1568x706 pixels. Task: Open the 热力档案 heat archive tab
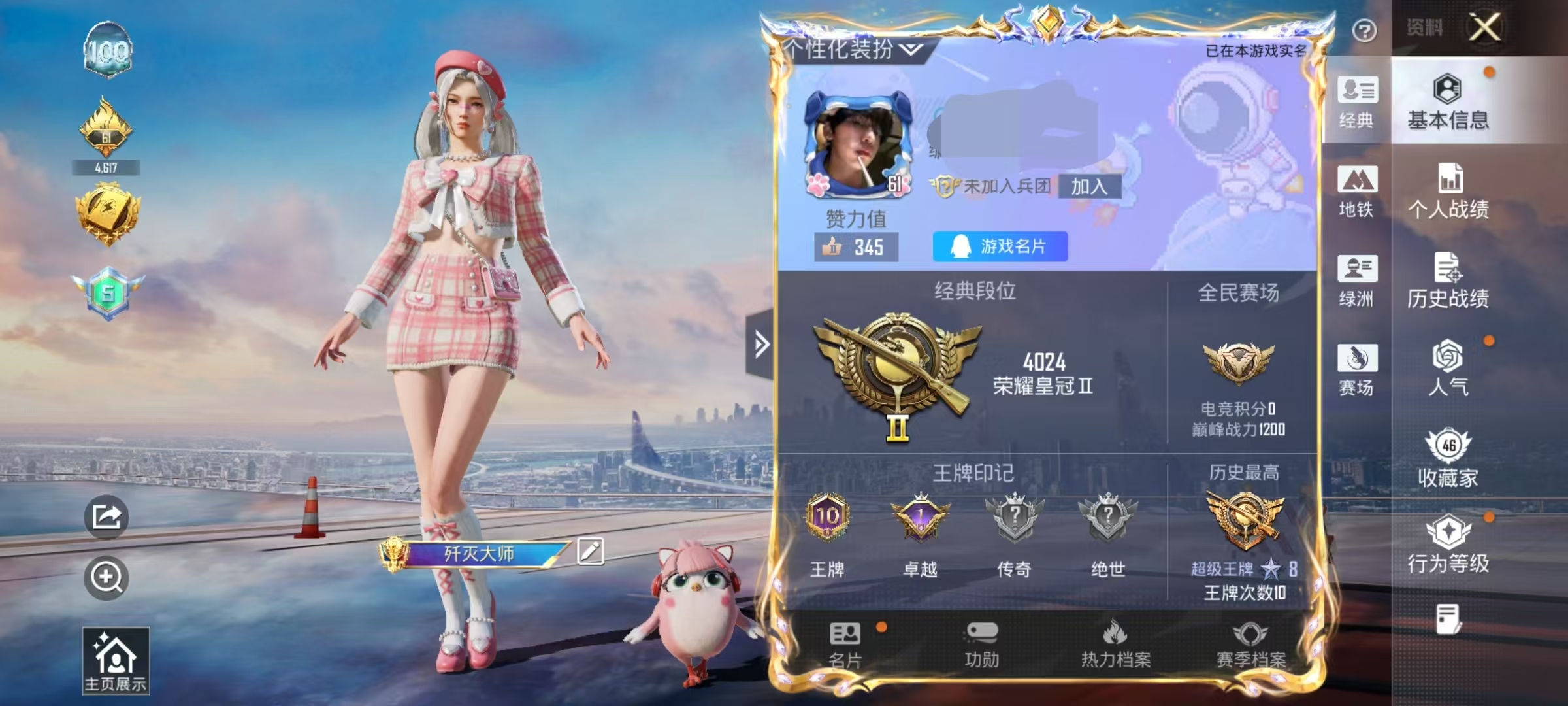(1115, 645)
